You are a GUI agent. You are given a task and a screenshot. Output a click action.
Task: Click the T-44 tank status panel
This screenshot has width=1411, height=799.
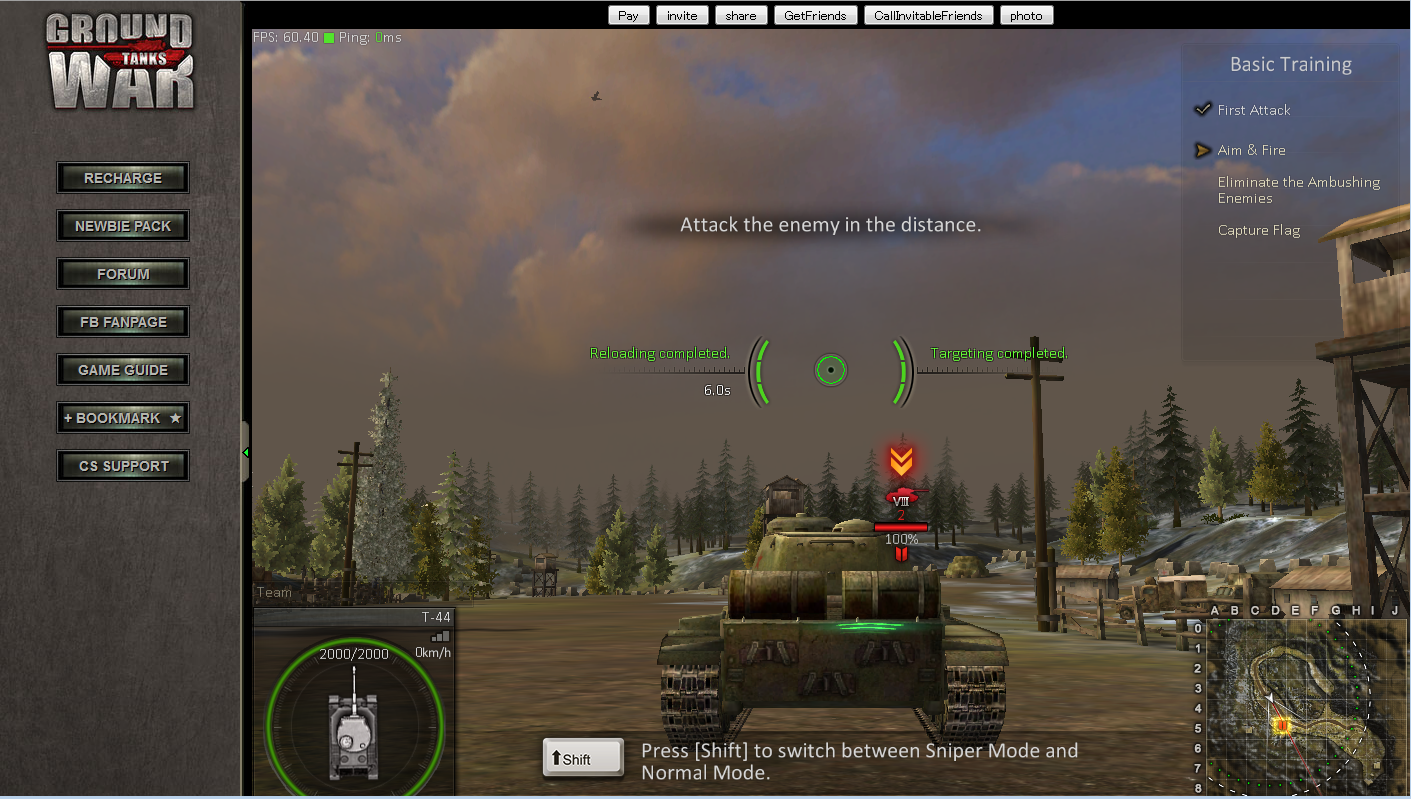(354, 700)
